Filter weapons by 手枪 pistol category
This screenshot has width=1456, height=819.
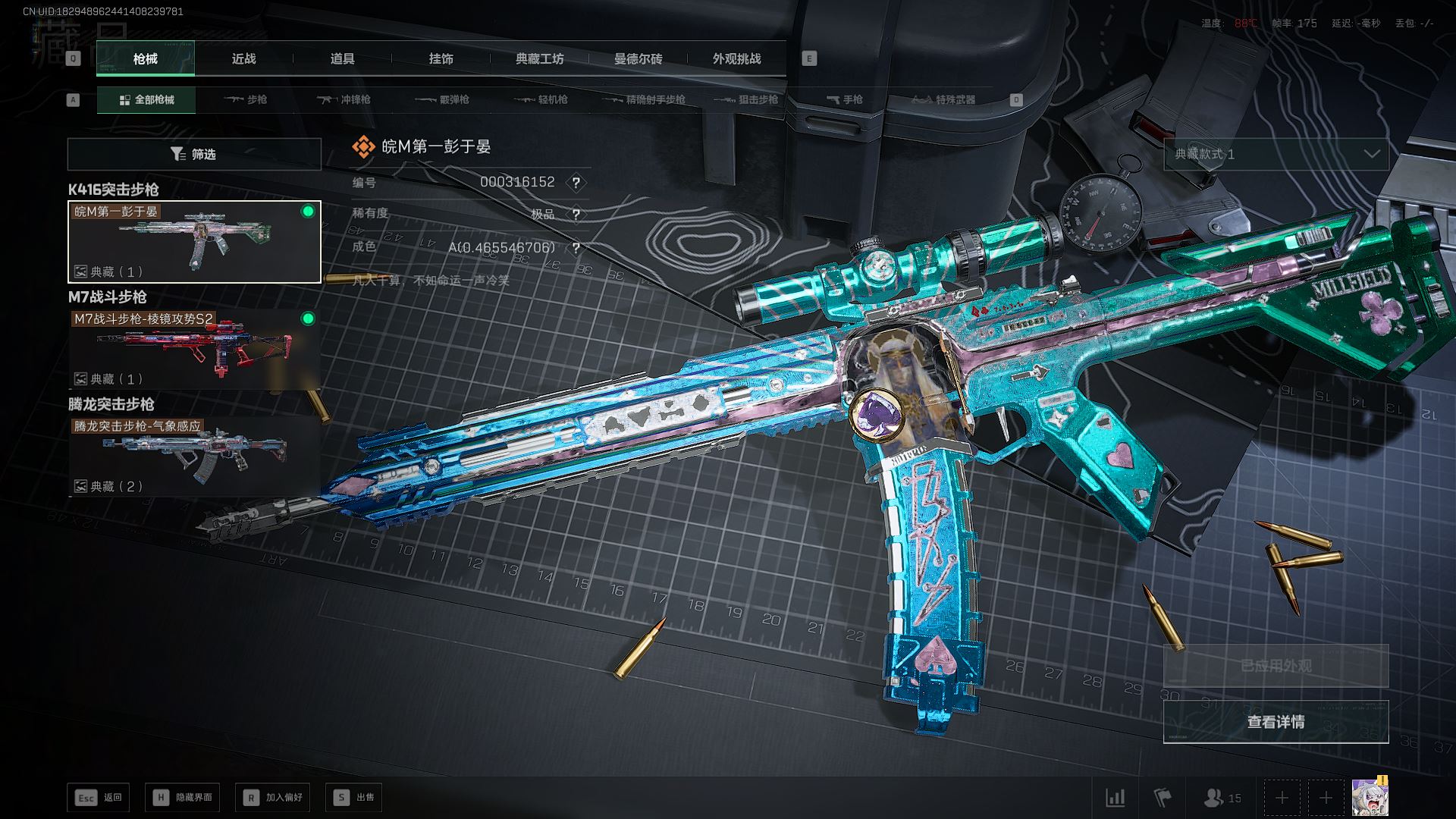[844, 100]
